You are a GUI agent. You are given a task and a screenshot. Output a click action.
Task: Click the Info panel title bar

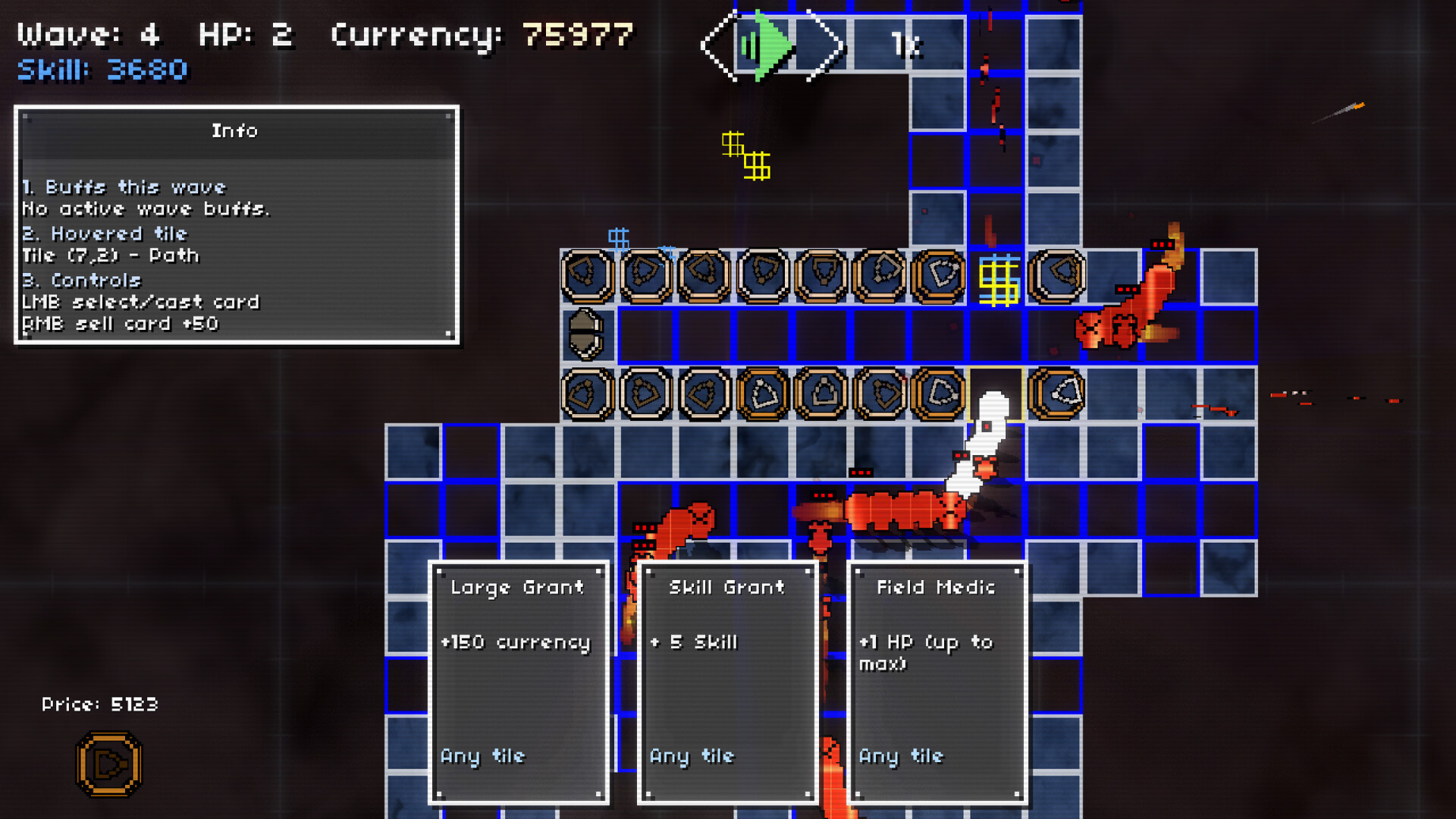click(x=235, y=130)
